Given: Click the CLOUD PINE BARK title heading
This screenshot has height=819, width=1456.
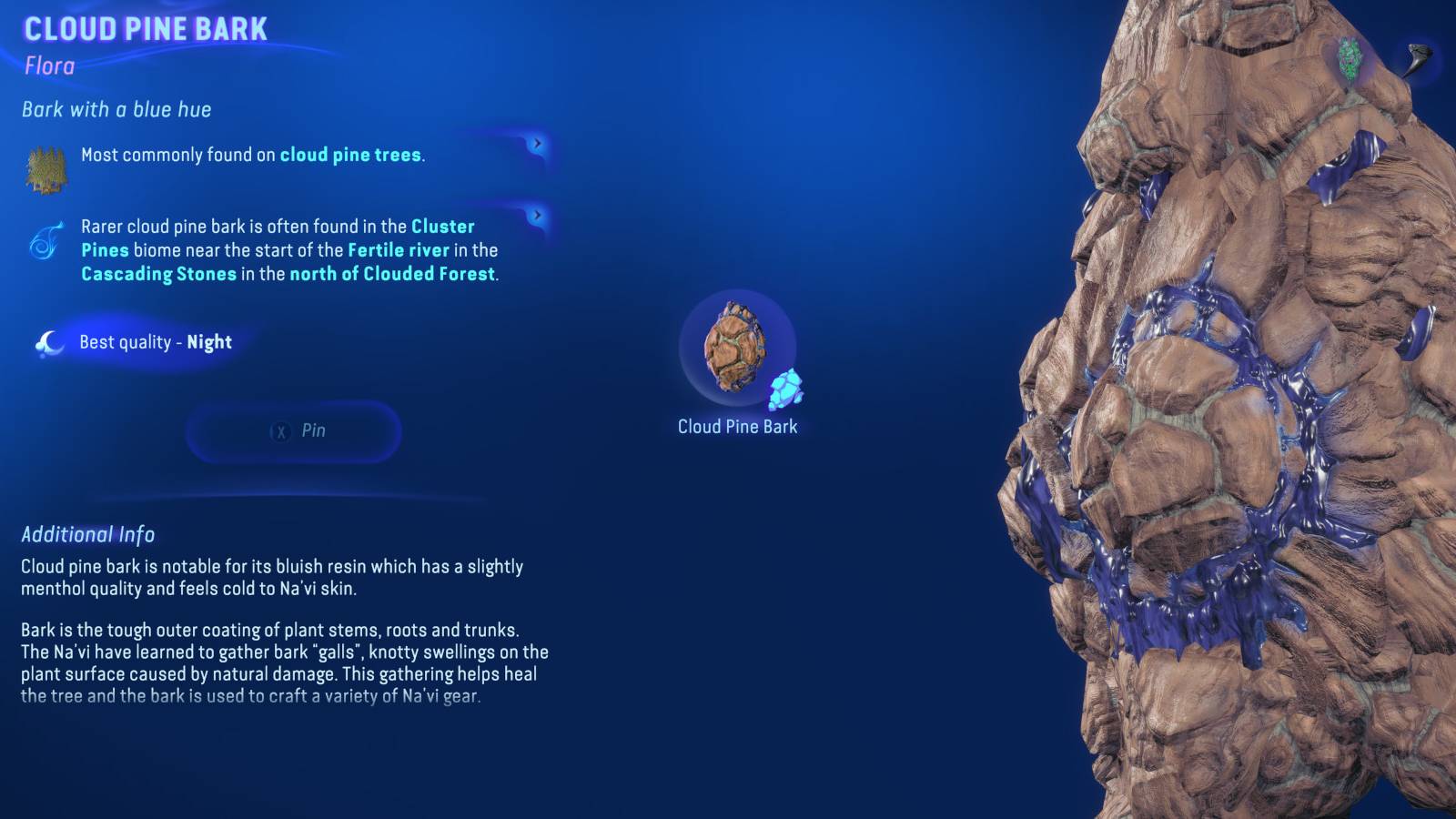Looking at the screenshot, I should 146,27.
